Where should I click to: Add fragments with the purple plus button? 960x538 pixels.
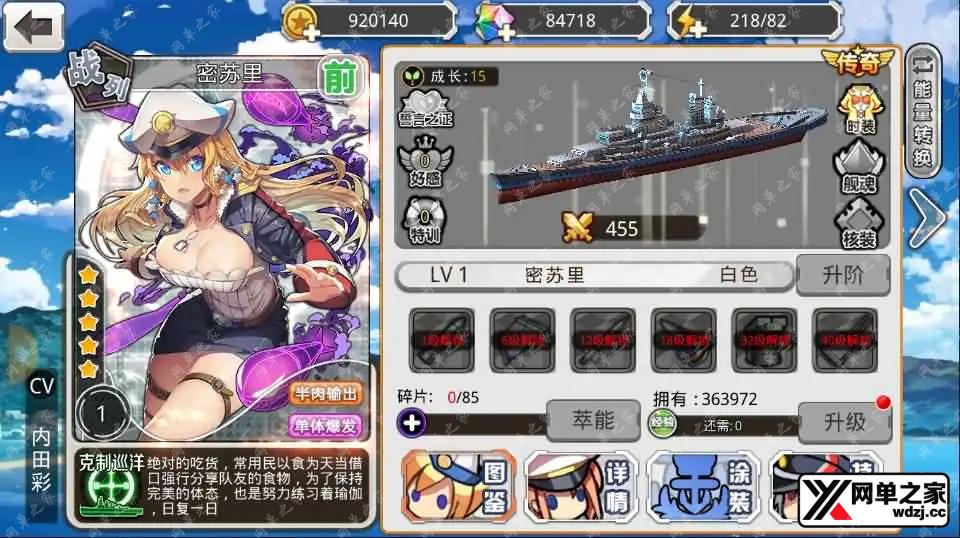point(413,423)
